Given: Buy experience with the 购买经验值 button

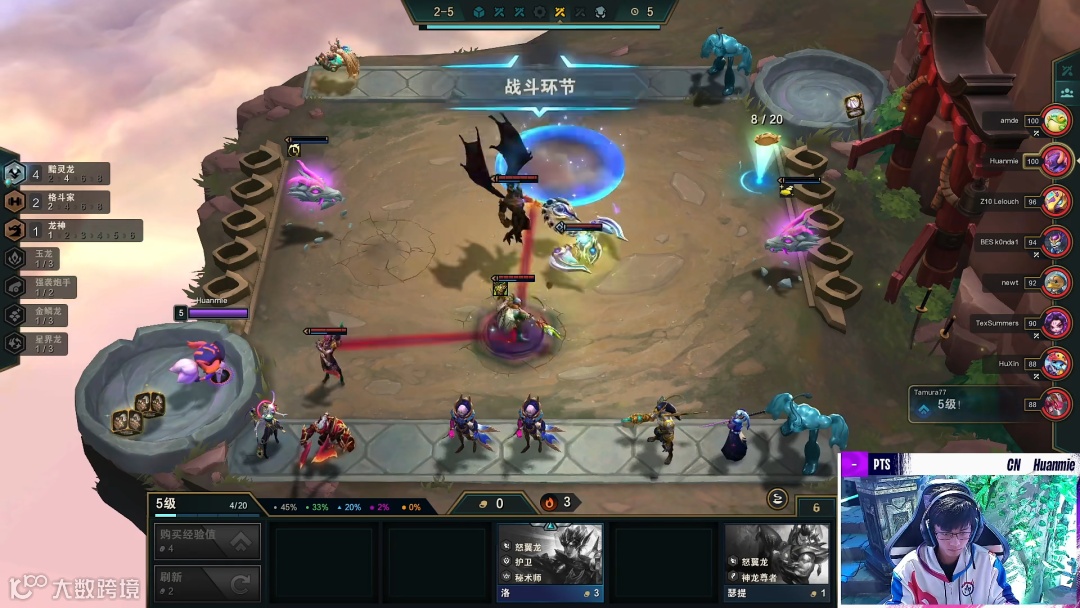Looking at the screenshot, I should pos(207,541).
